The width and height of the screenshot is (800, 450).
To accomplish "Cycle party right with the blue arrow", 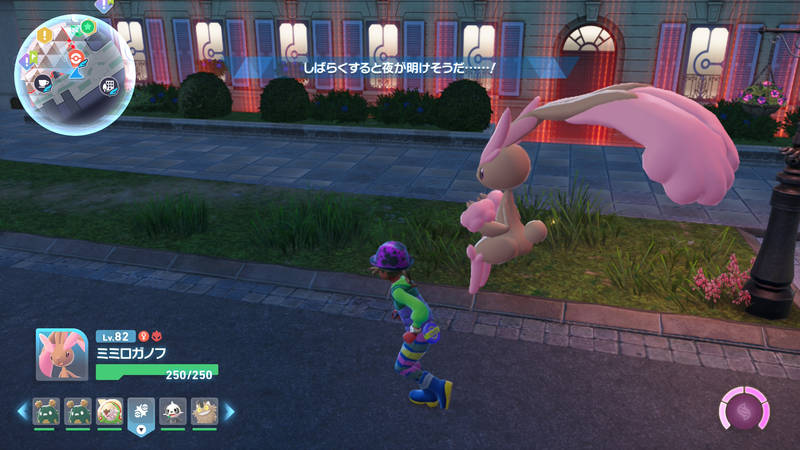I will pos(229,411).
